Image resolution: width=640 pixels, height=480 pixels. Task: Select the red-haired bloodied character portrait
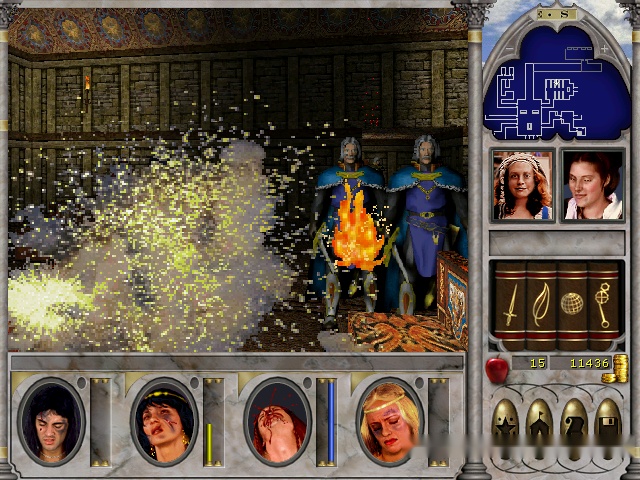[277, 421]
